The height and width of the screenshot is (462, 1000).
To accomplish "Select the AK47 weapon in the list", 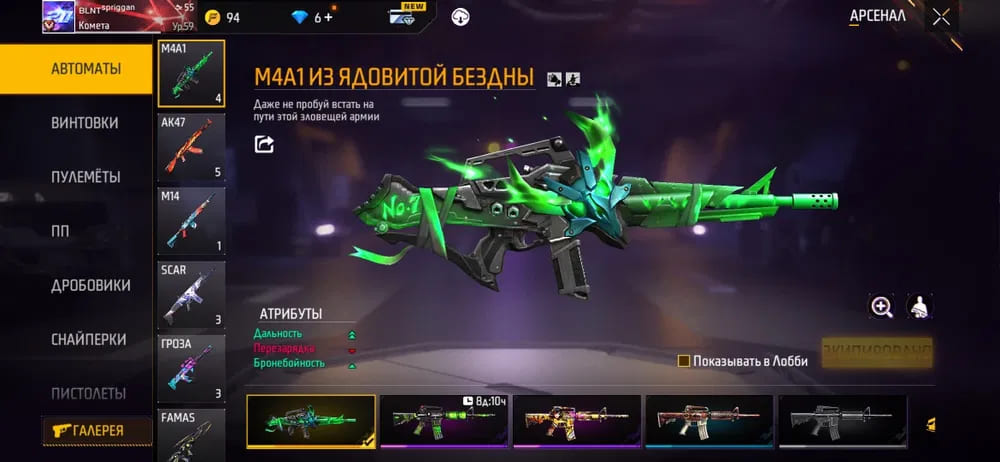I will click(x=191, y=148).
